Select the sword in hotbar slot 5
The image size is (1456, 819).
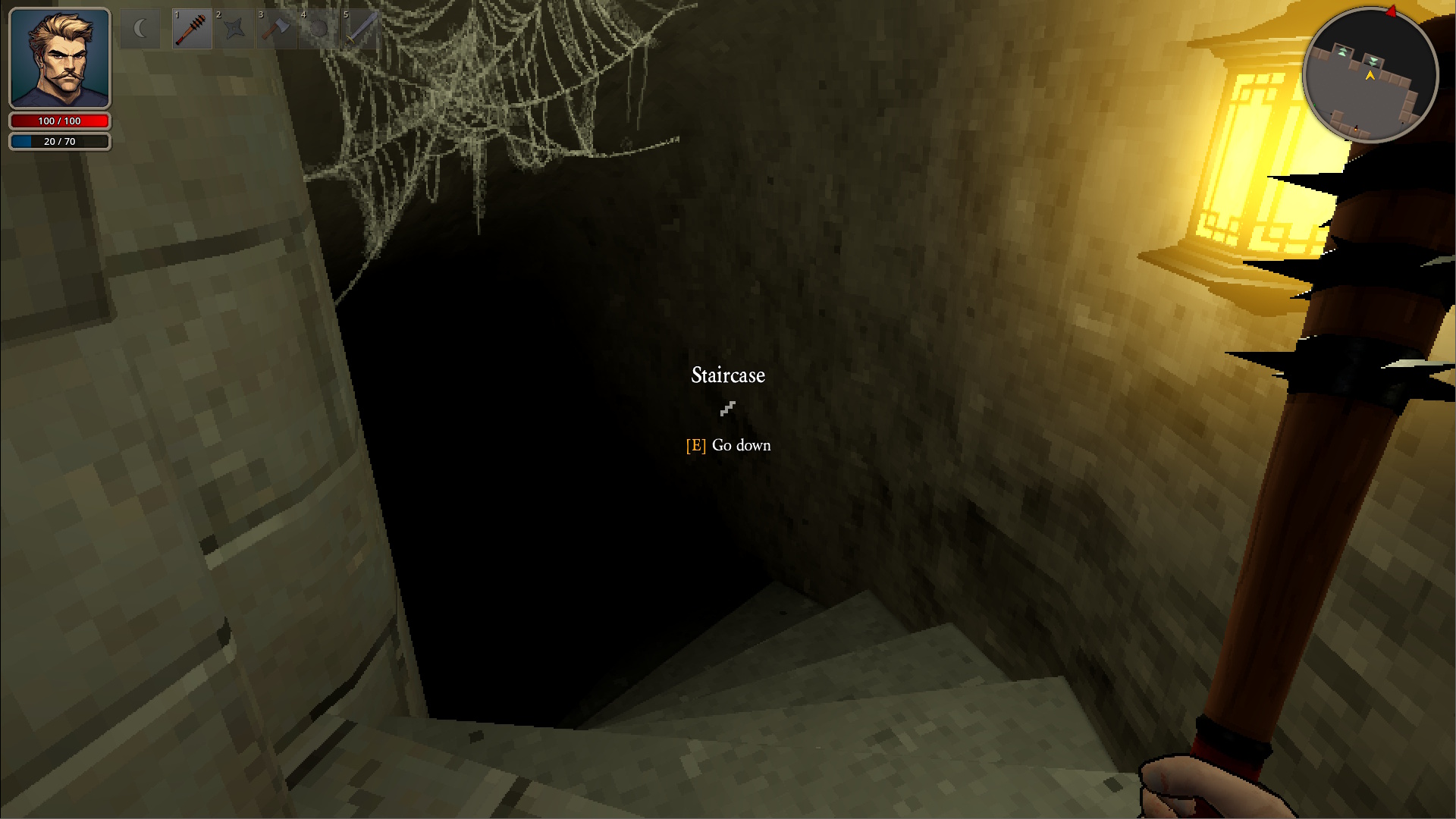(x=361, y=28)
